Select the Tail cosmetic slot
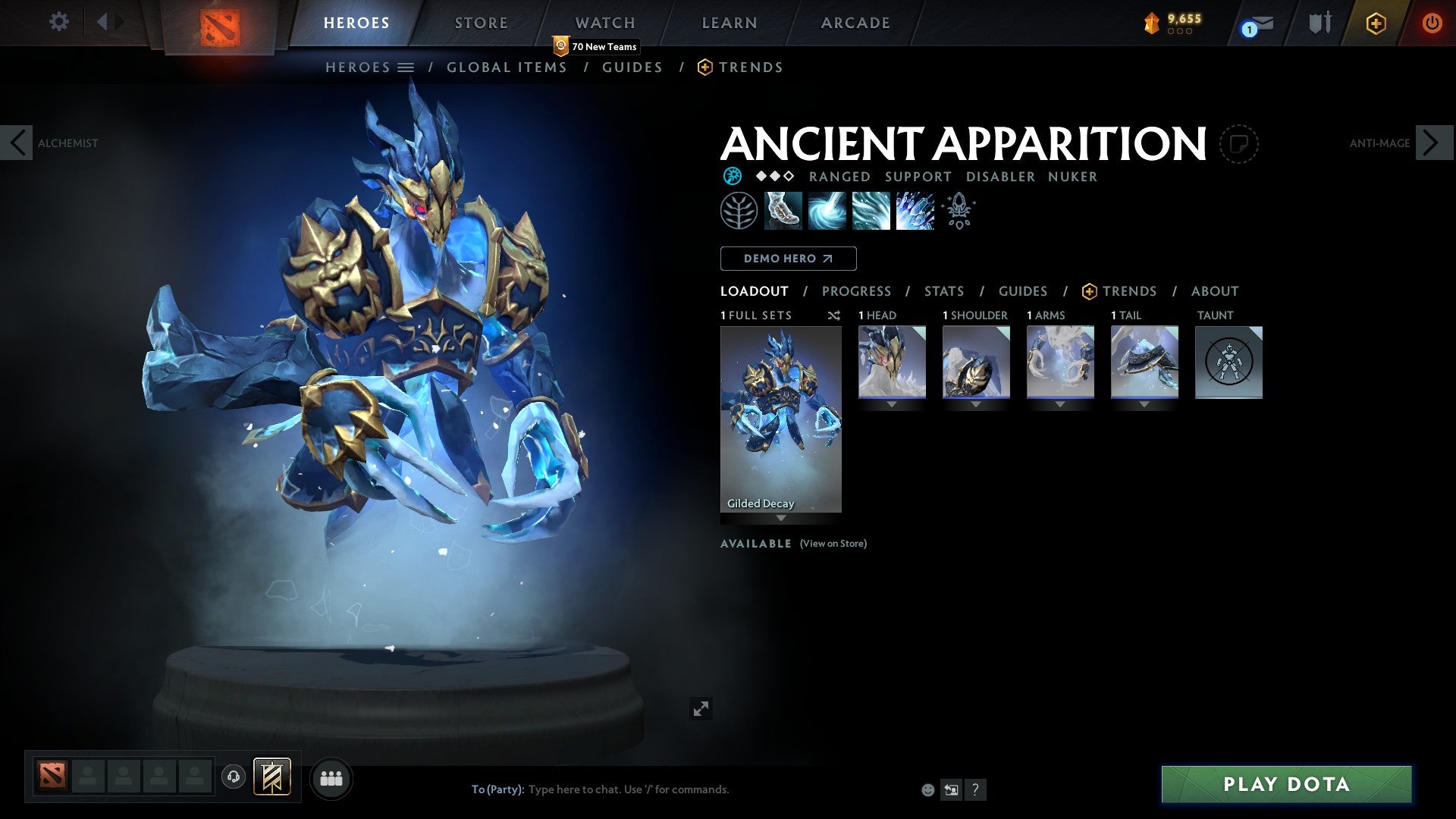Image resolution: width=1456 pixels, height=819 pixels. tap(1144, 362)
